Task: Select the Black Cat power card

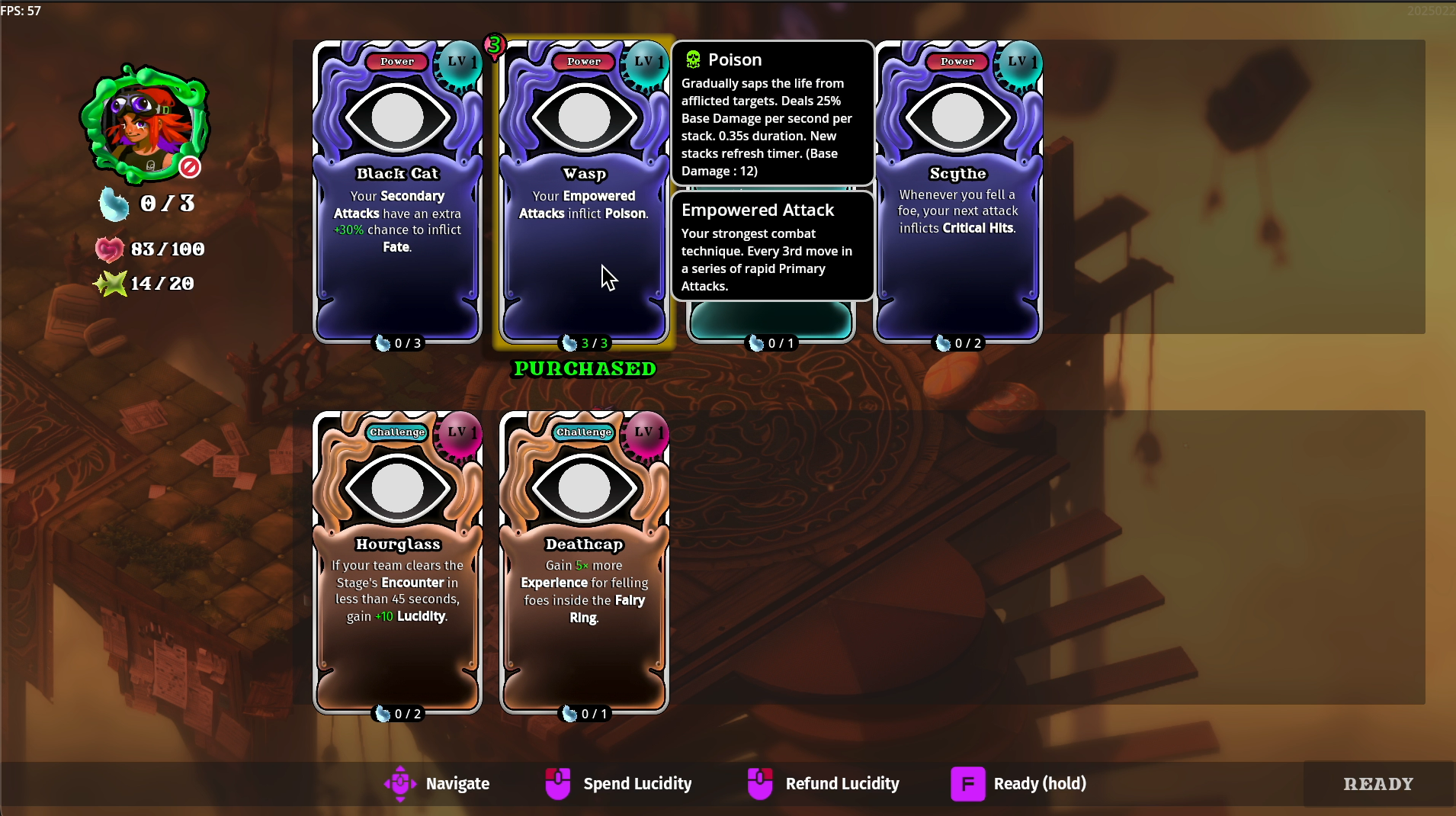Action: (x=397, y=191)
